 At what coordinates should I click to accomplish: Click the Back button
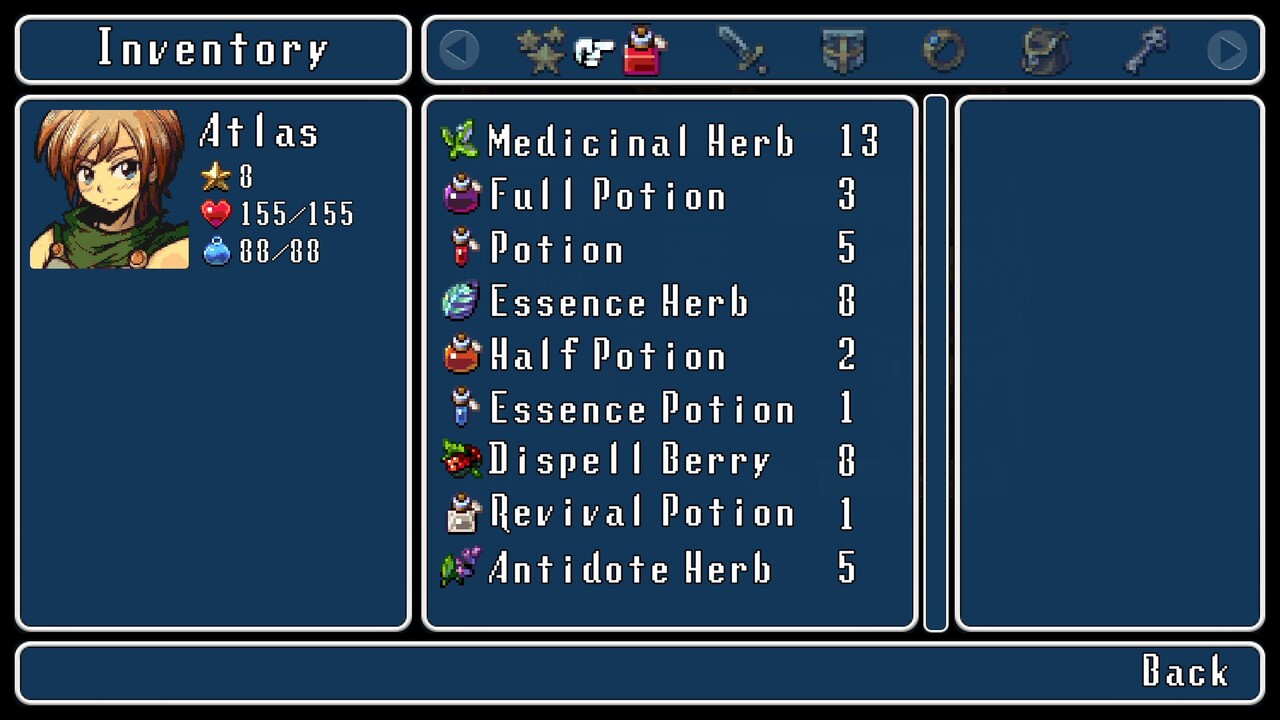coord(1185,672)
